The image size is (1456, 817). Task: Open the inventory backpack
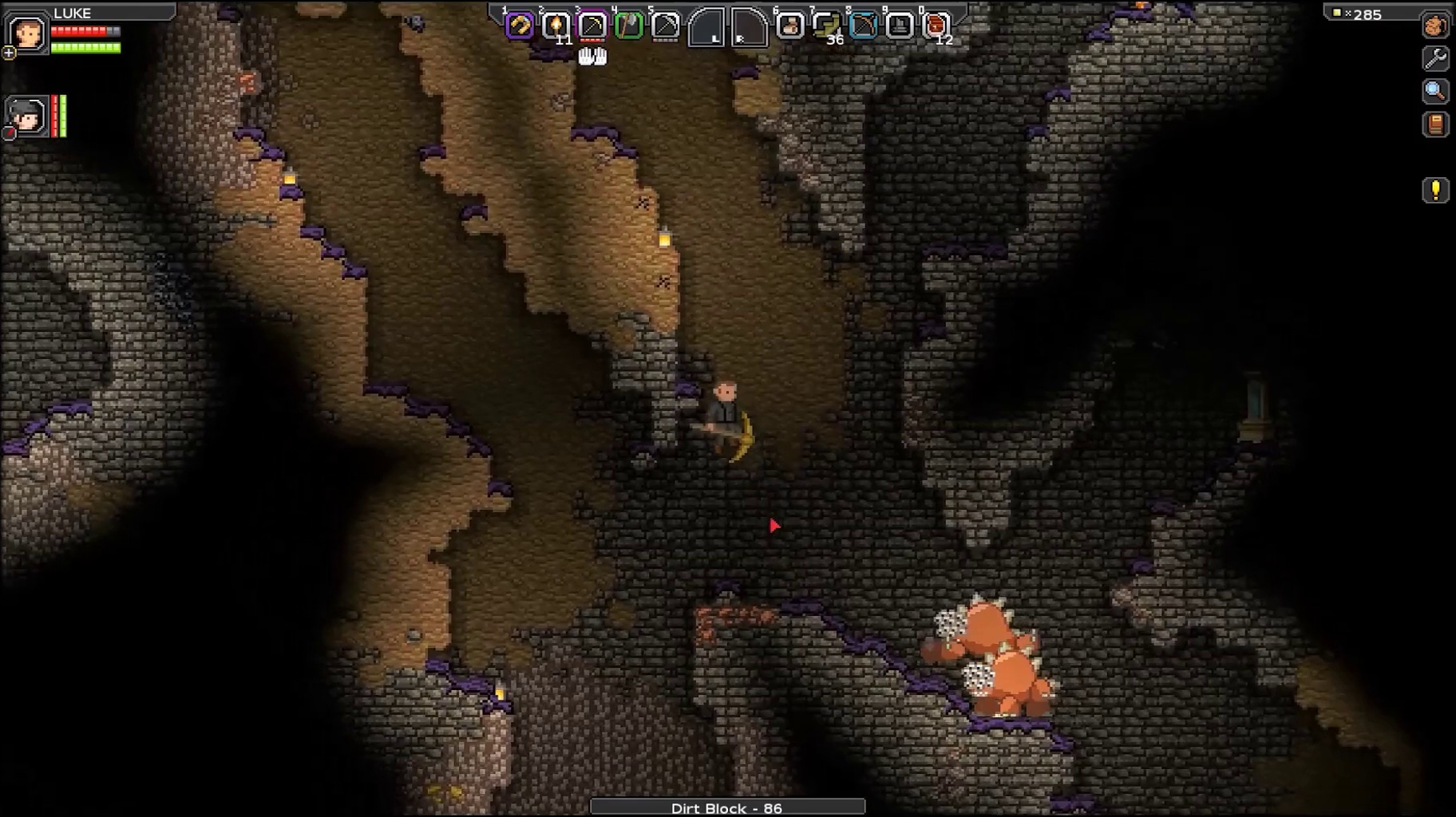[x=1435, y=26]
